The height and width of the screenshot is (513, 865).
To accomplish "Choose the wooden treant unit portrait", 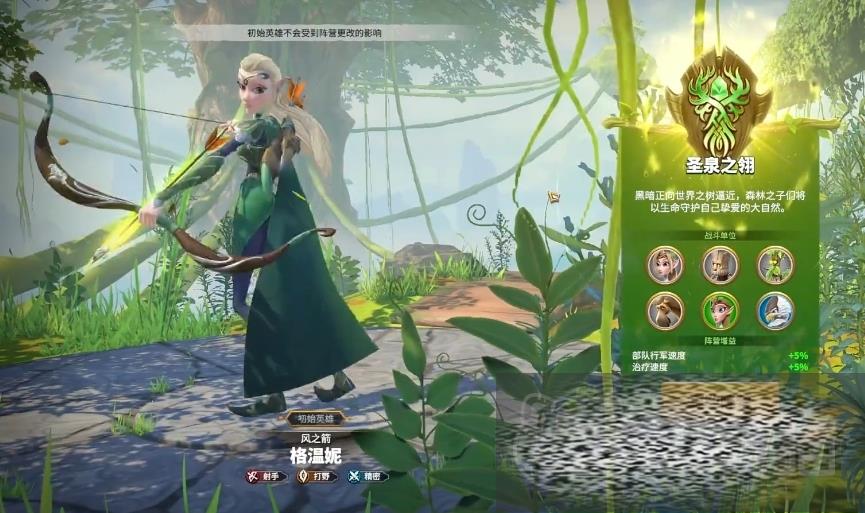I will pyautogui.click(x=720, y=265).
